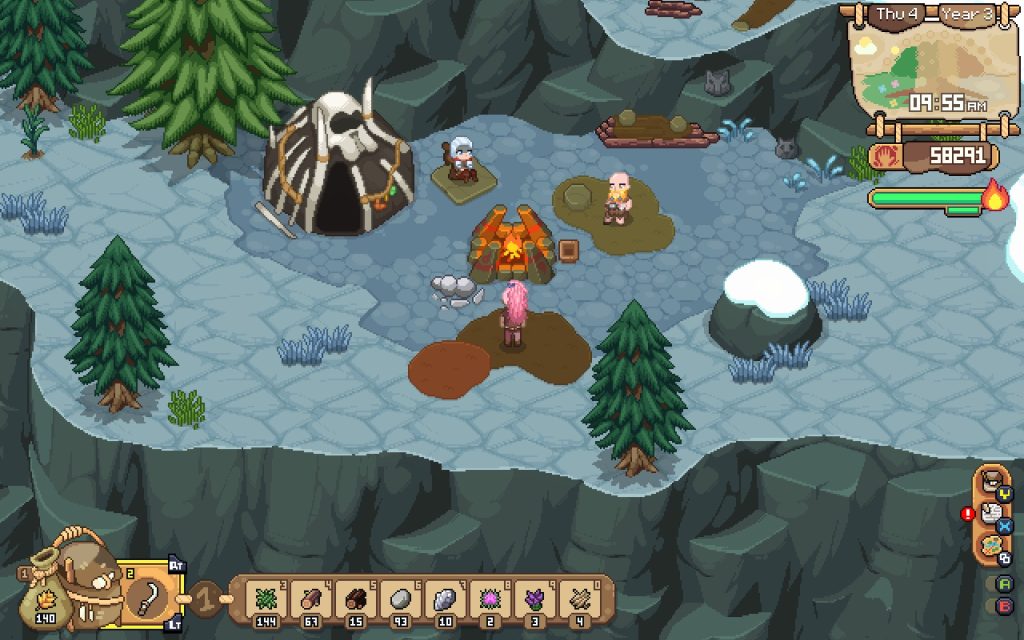Pick the round gray stone slot
The width and height of the screenshot is (1024, 640).
pos(401,600)
